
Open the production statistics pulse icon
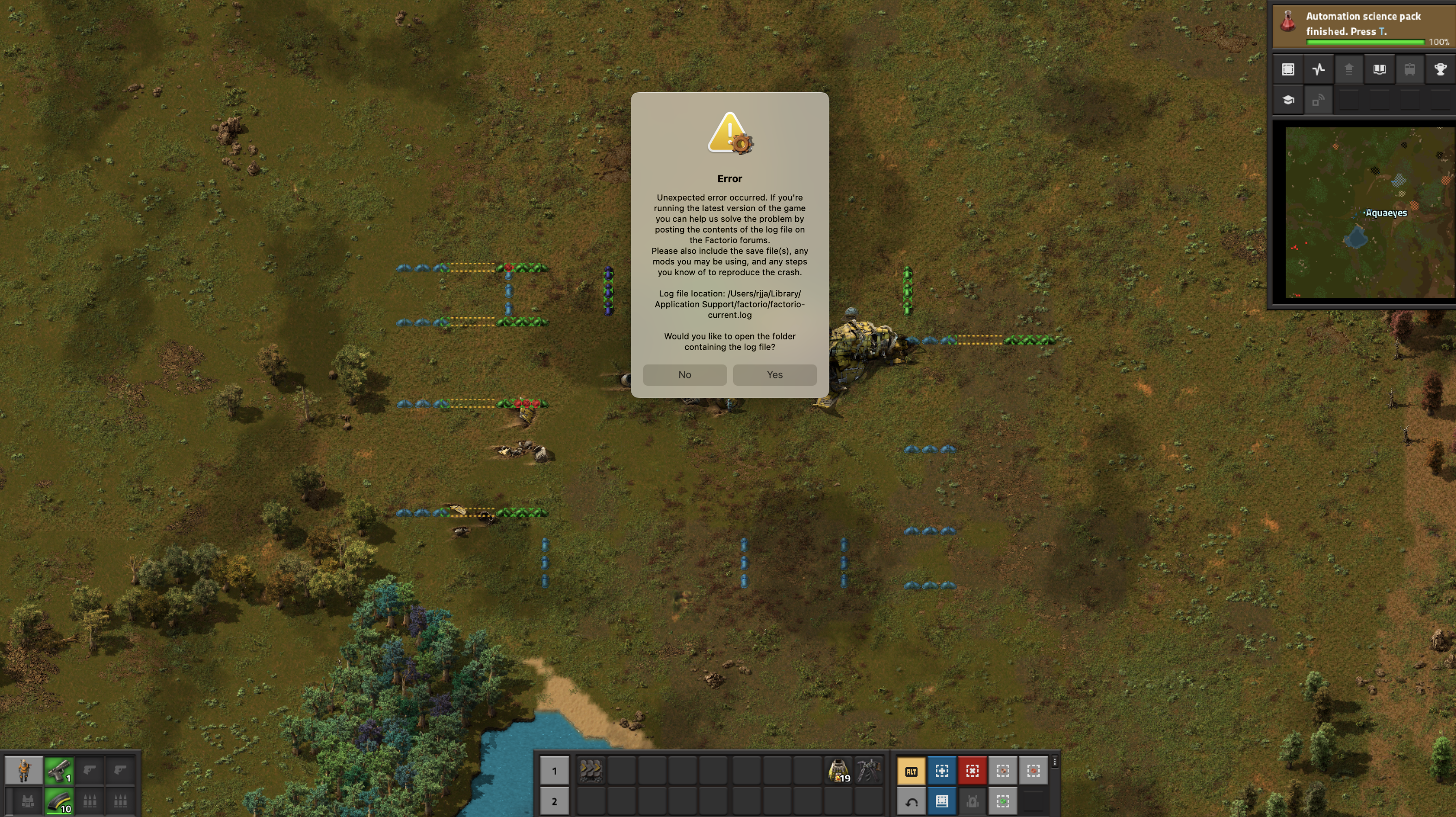tap(1318, 69)
